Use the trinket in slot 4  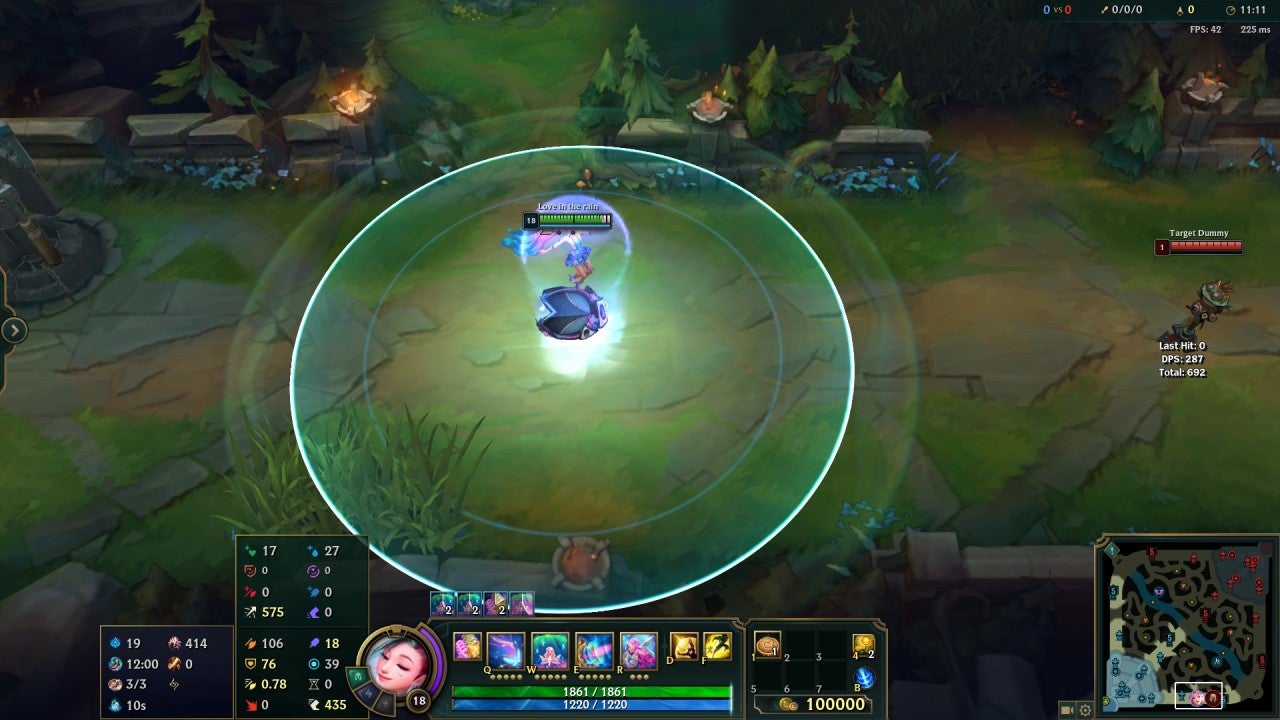863,646
